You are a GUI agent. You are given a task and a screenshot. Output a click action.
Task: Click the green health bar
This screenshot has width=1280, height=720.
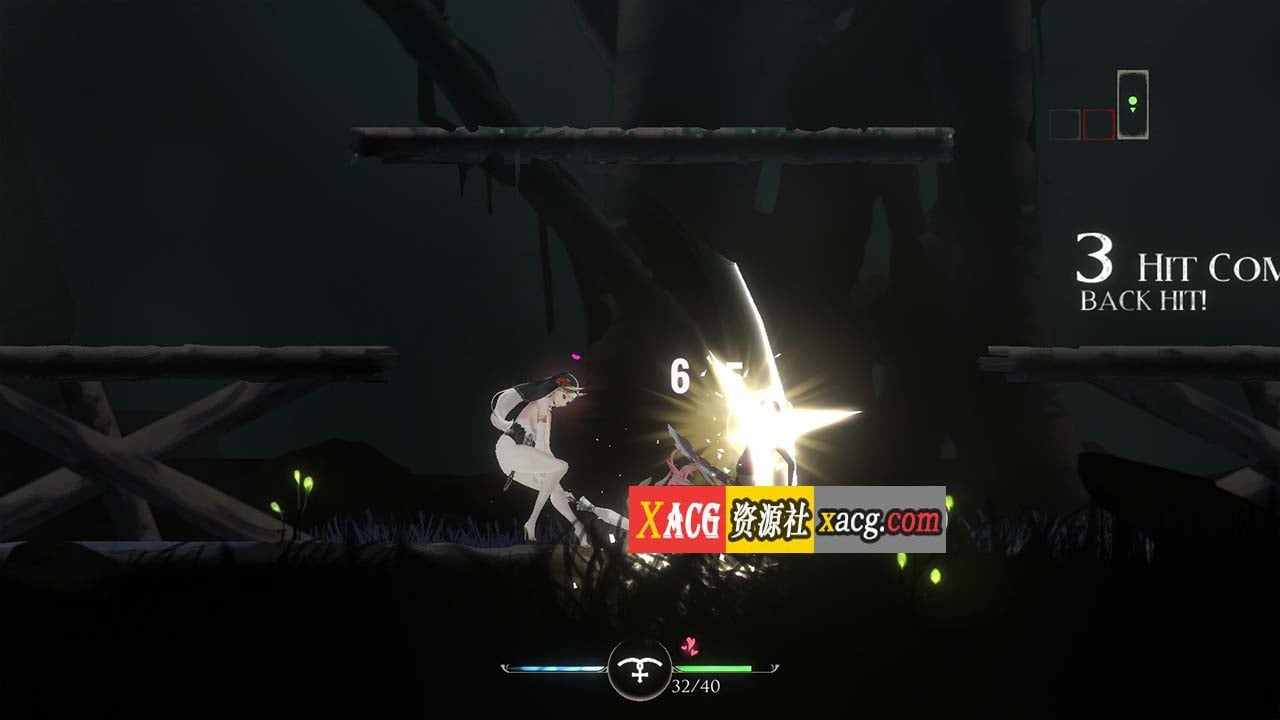click(x=715, y=668)
